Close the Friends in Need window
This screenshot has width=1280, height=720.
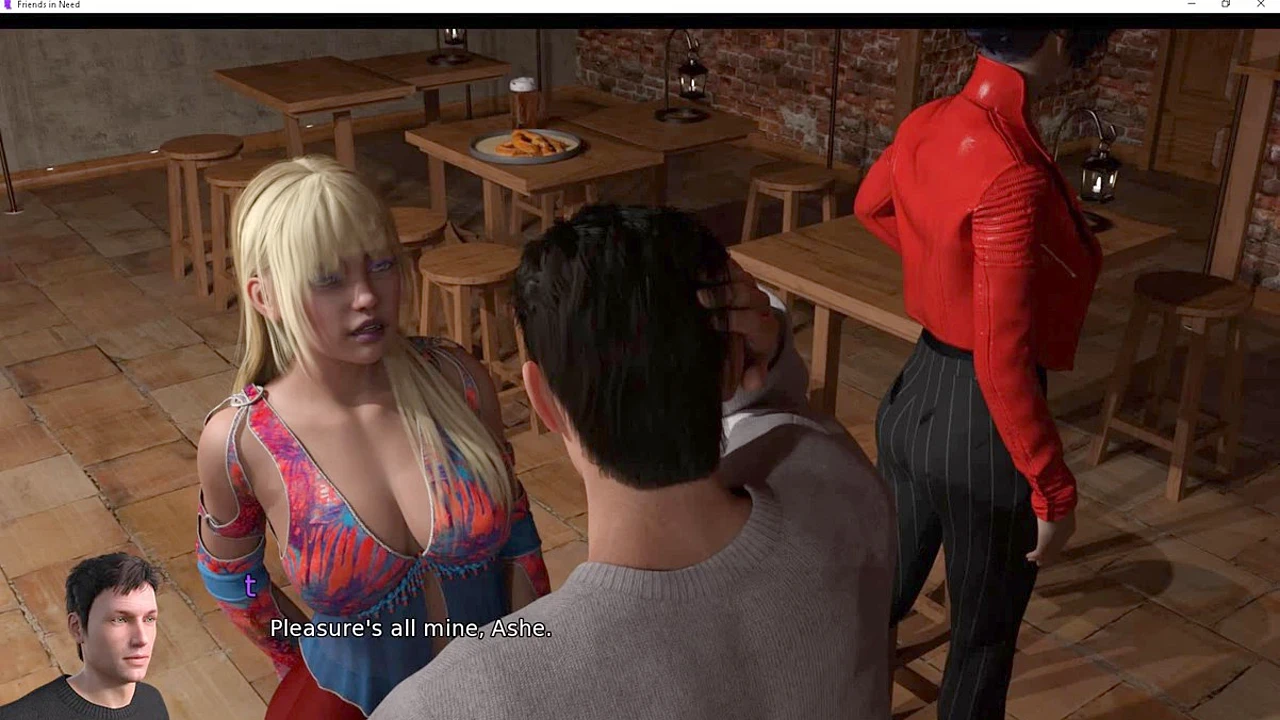[1260, 5]
